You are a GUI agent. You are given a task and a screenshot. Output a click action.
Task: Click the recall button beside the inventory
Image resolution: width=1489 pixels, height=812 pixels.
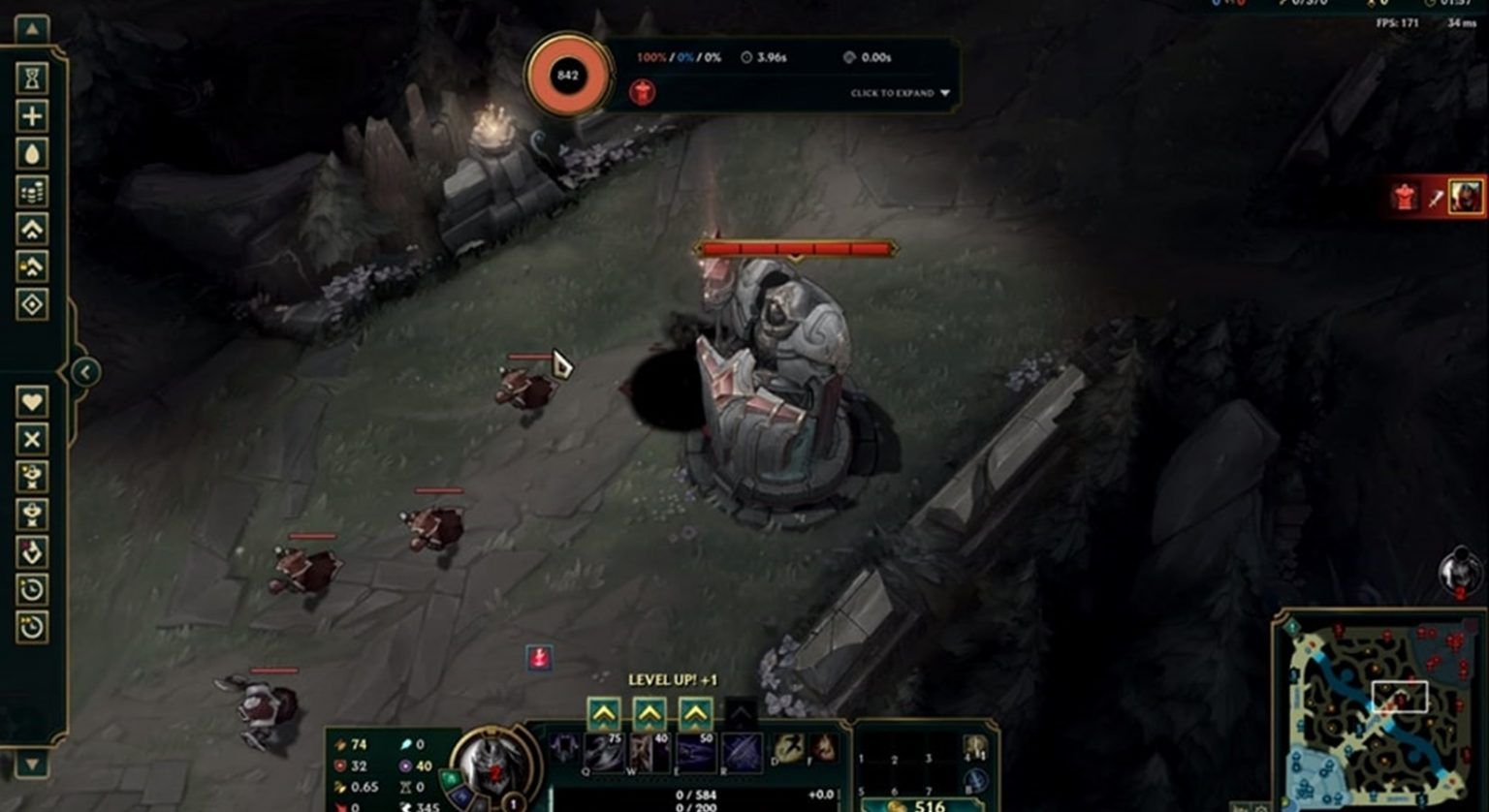975,780
